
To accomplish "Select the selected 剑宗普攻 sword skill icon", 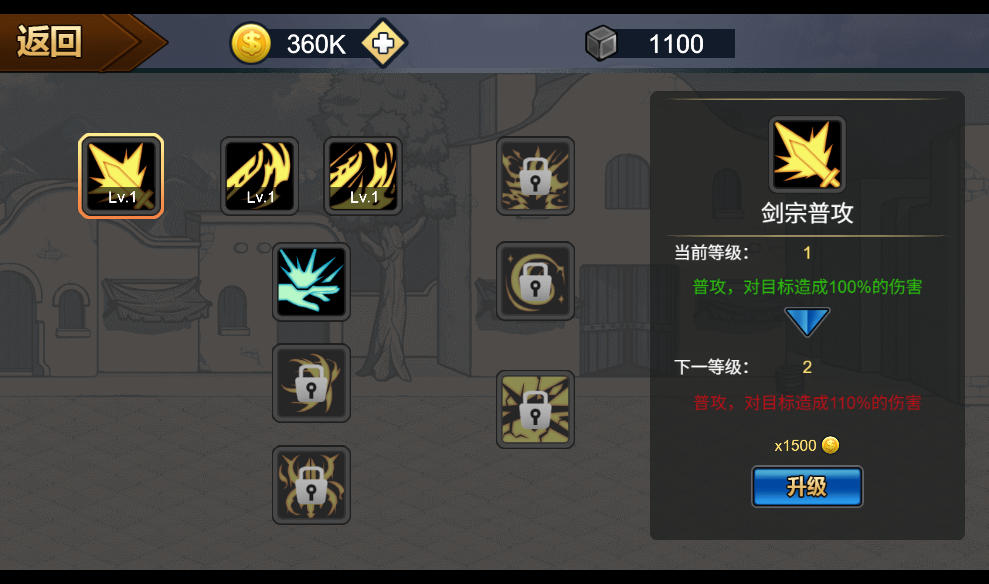I will click(x=121, y=176).
